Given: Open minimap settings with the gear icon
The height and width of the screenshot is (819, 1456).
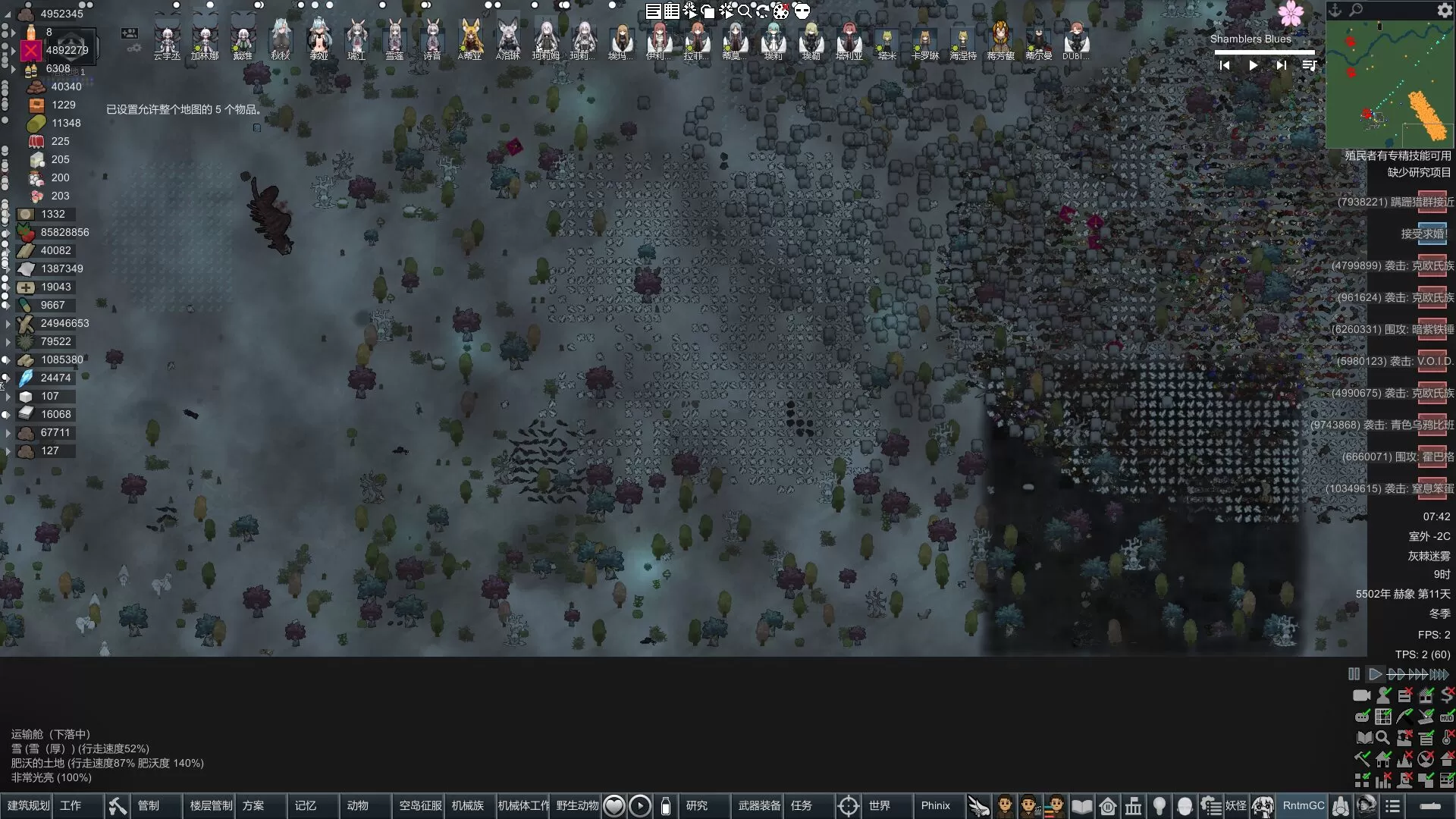Looking at the screenshot, I should [1444, 11].
